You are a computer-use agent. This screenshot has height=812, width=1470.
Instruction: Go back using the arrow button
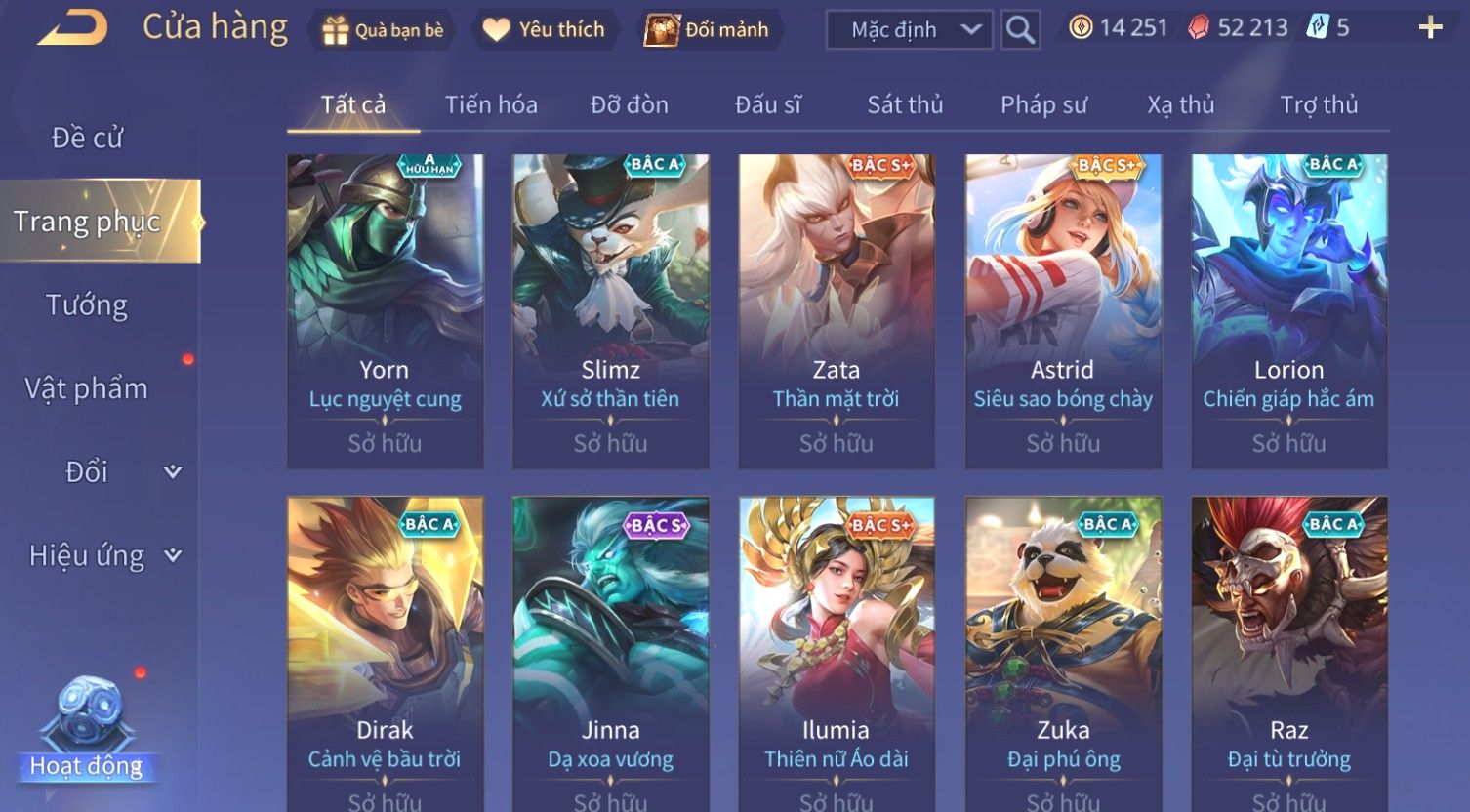pos(72,28)
